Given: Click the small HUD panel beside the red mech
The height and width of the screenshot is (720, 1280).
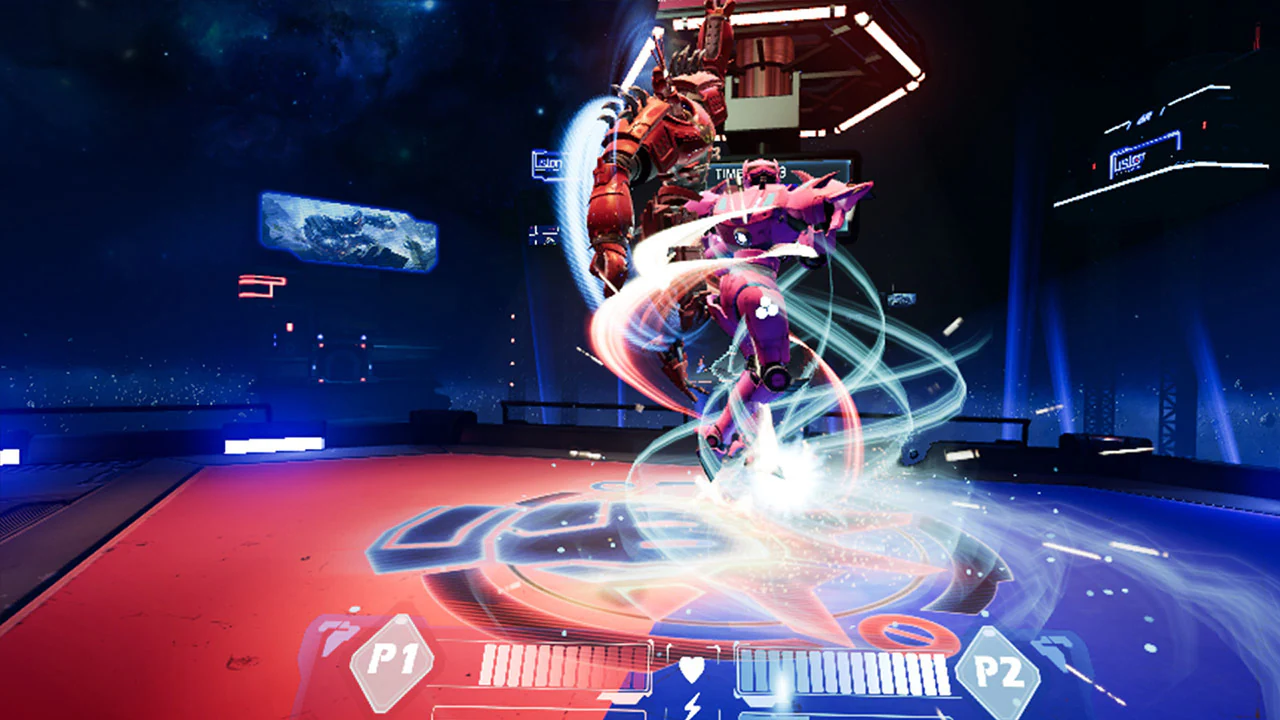Looking at the screenshot, I should point(544,235).
